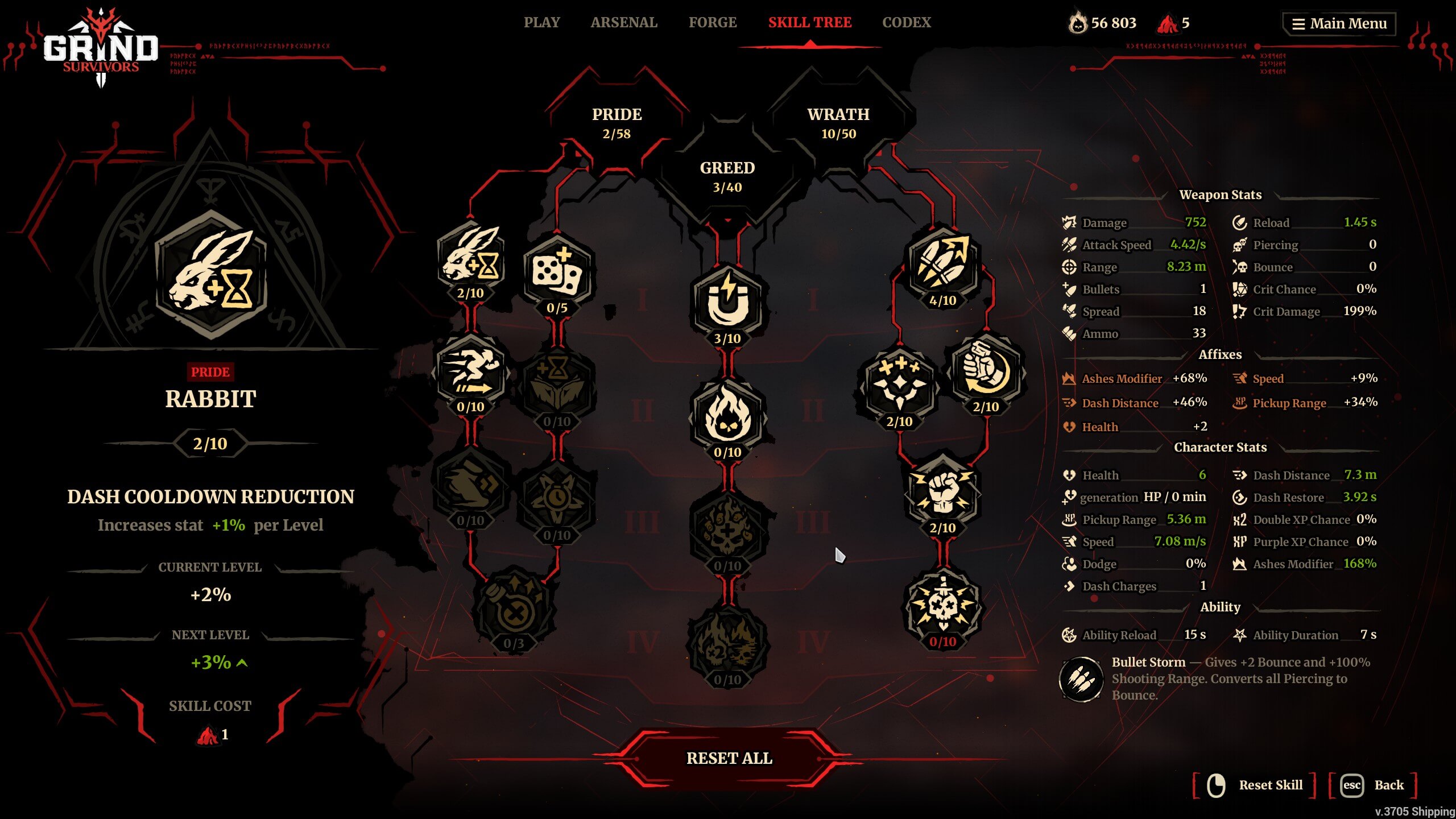Open the CODEX tab
Image resolution: width=1456 pixels, height=819 pixels.
point(907,23)
